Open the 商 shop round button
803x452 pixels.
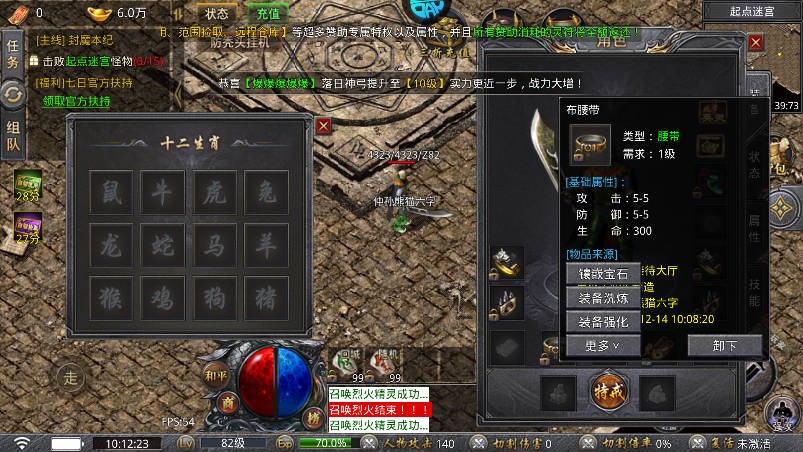tap(228, 402)
